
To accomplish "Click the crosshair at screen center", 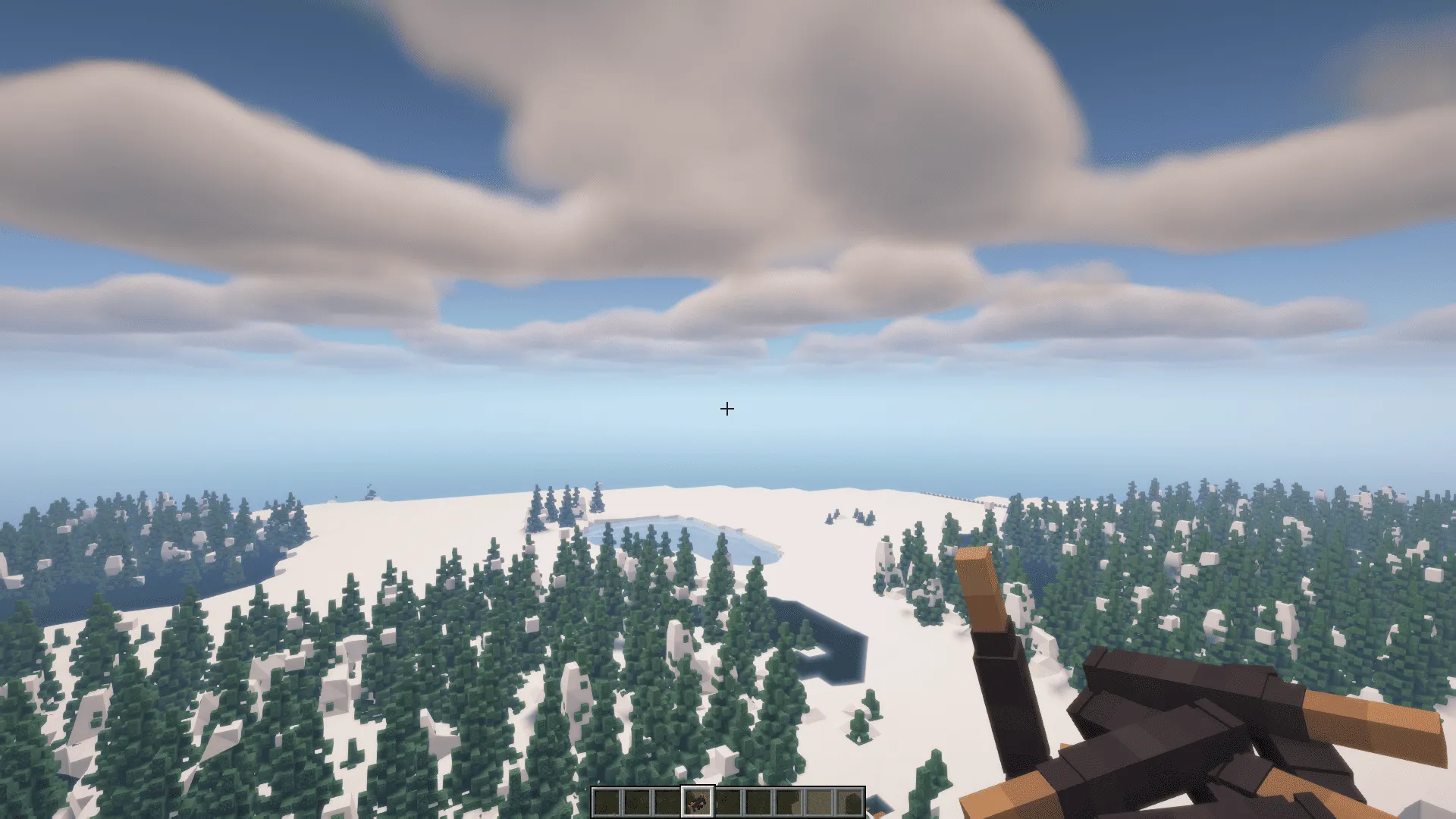I will [x=727, y=409].
